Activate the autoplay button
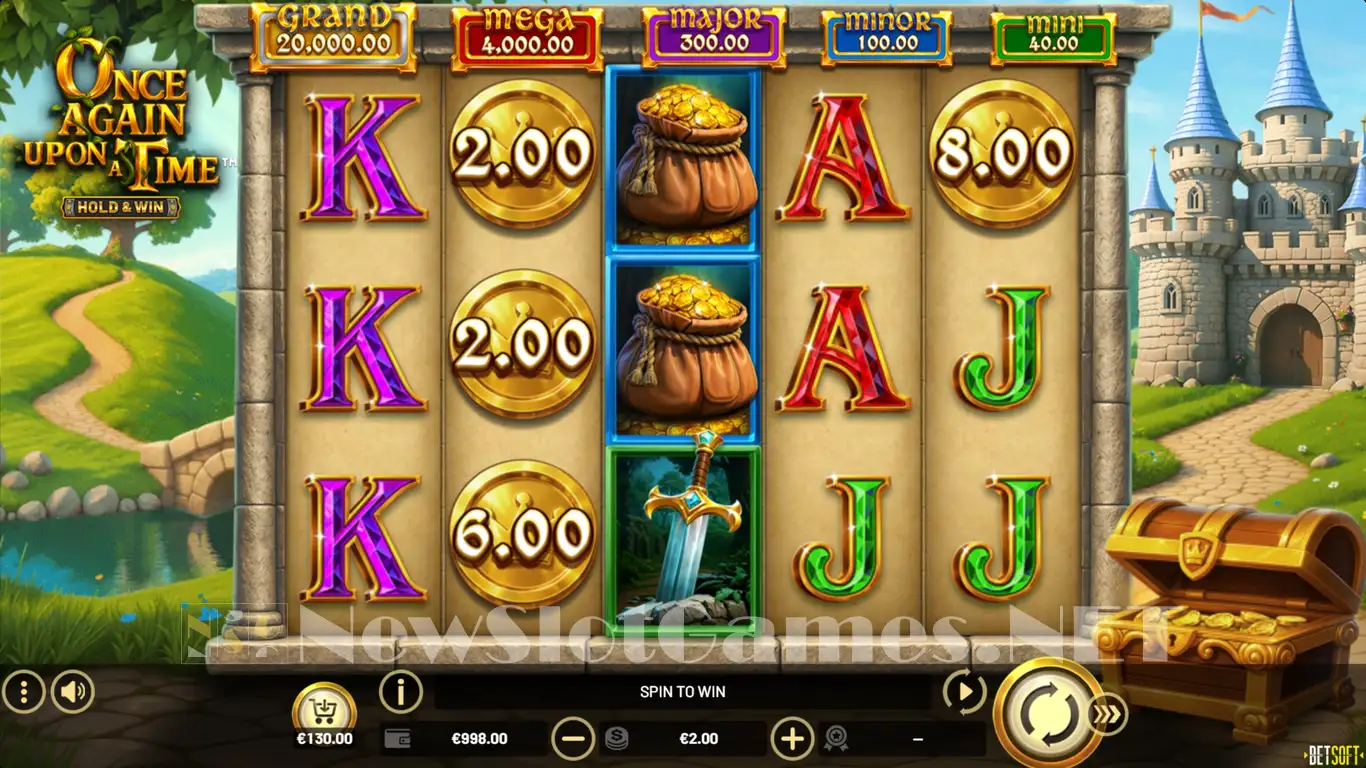This screenshot has height=768, width=1366. [964, 692]
